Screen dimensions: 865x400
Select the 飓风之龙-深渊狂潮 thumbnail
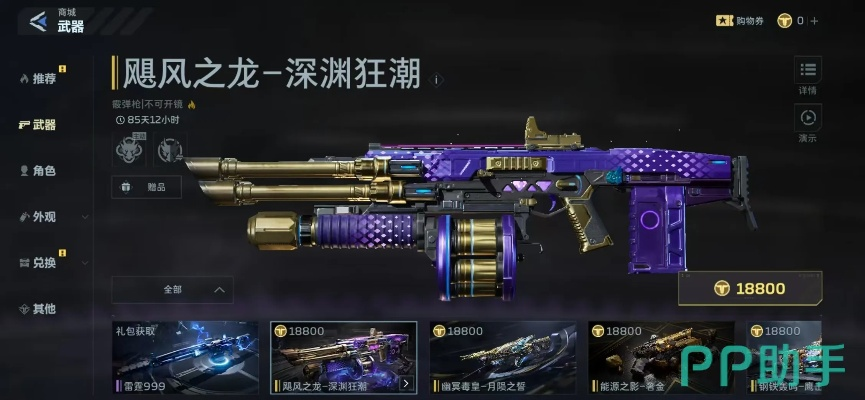click(343, 358)
